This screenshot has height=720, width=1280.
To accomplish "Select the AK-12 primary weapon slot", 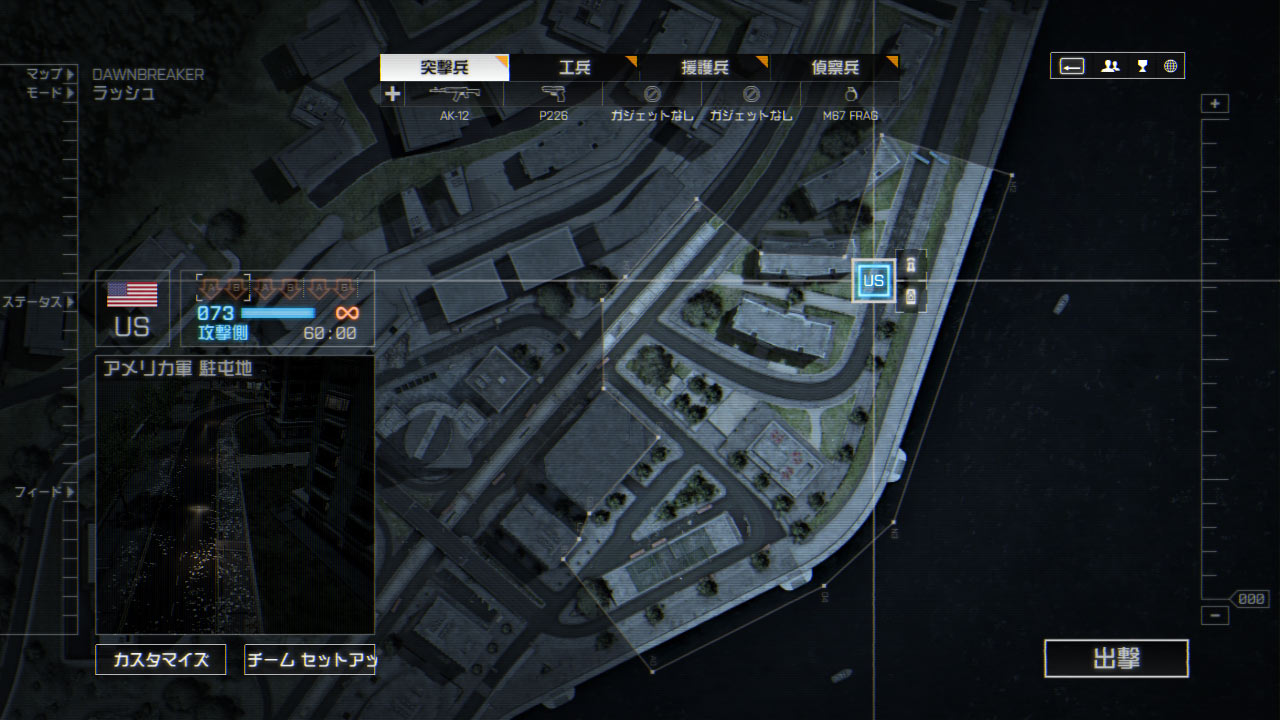I will pos(454,102).
